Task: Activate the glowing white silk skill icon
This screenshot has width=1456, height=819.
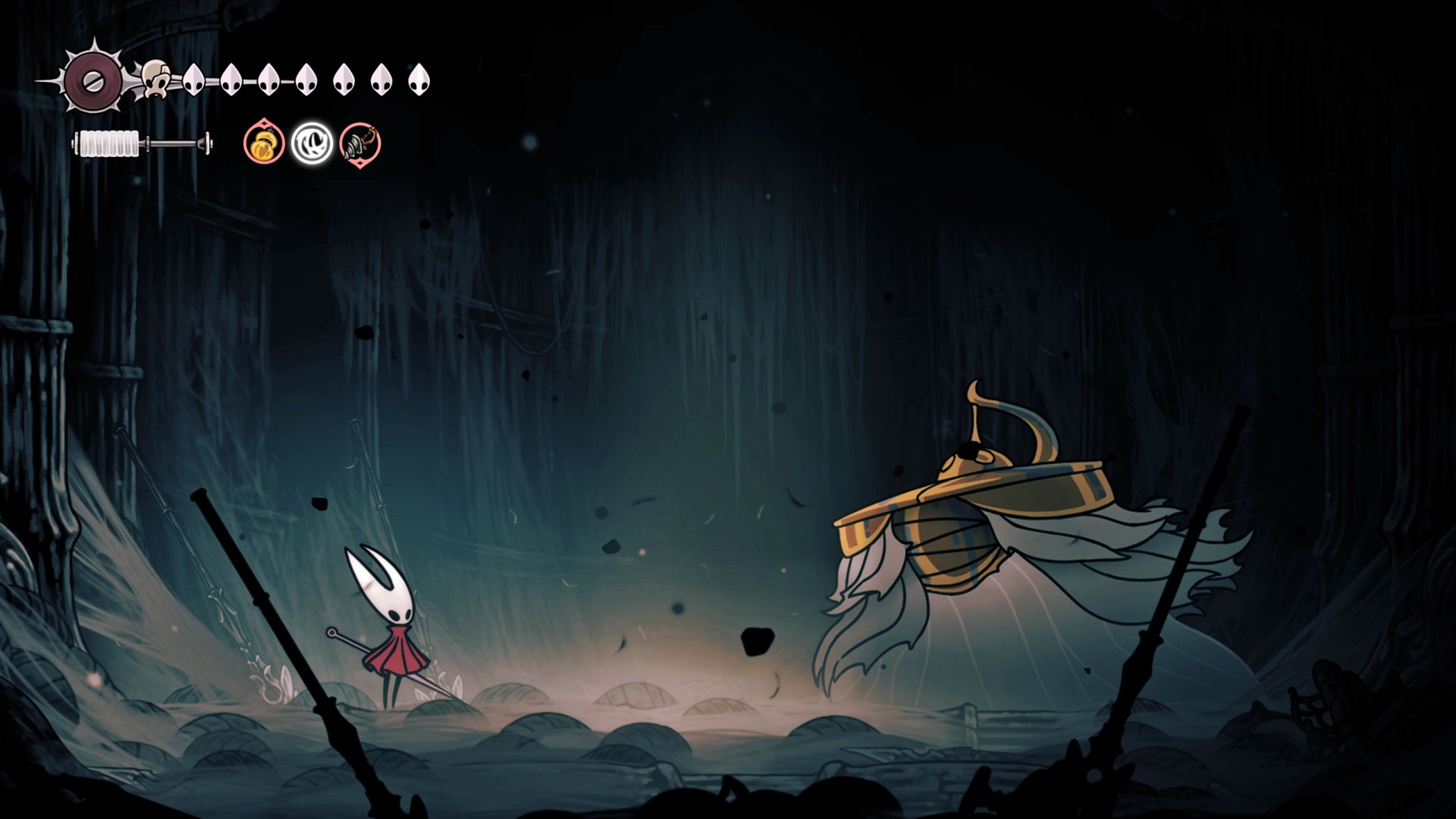Action: (x=312, y=143)
